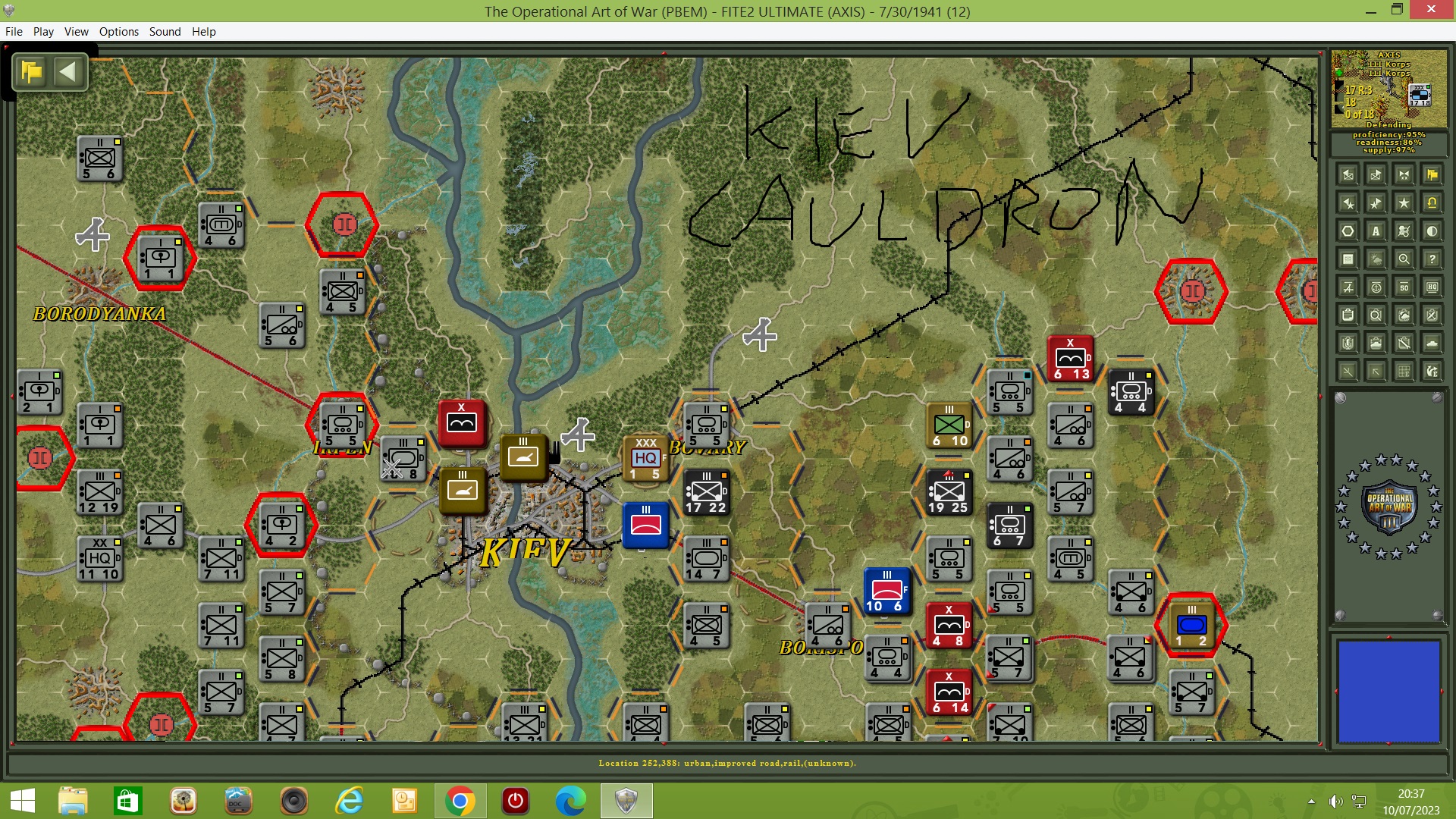
Task: Select the tank silhouette icon in sidebar
Action: pyautogui.click(x=1432, y=343)
